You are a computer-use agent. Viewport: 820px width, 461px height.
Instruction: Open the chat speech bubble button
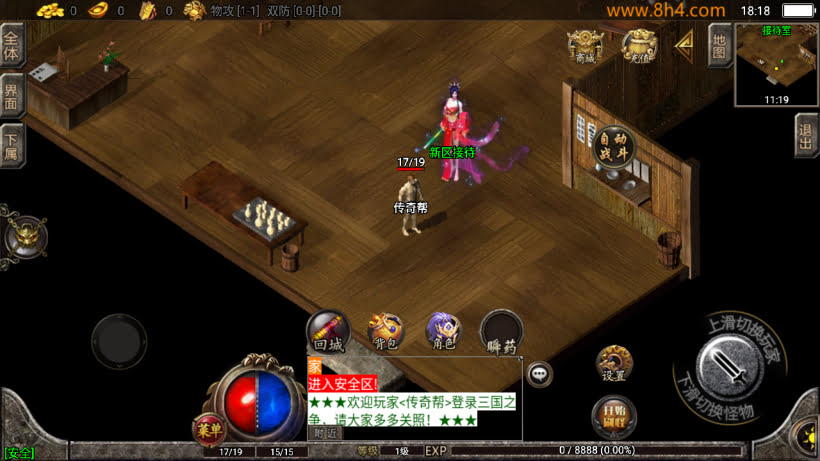click(540, 374)
